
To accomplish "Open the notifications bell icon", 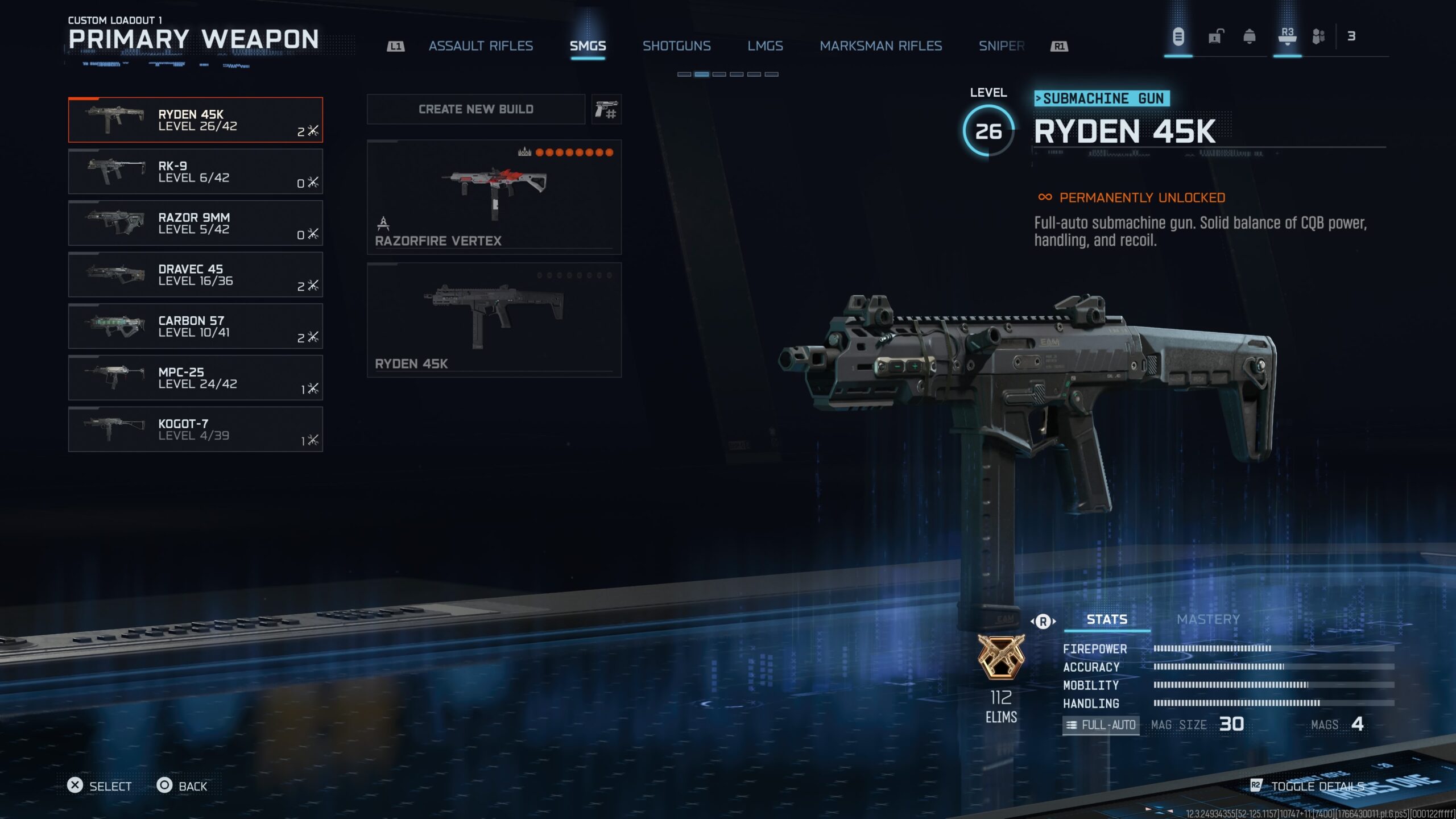I will 1250,38.
